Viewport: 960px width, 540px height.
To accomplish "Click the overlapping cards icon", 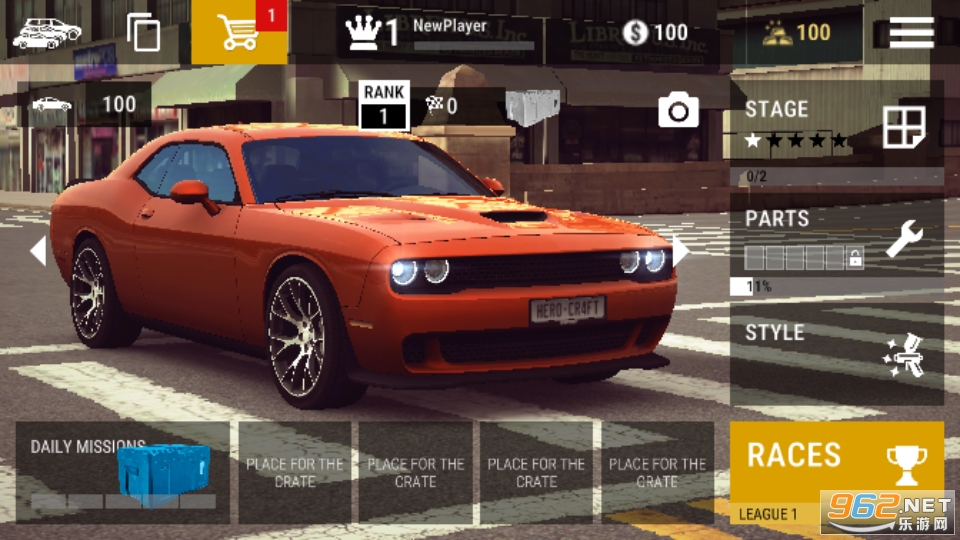I will [144, 32].
